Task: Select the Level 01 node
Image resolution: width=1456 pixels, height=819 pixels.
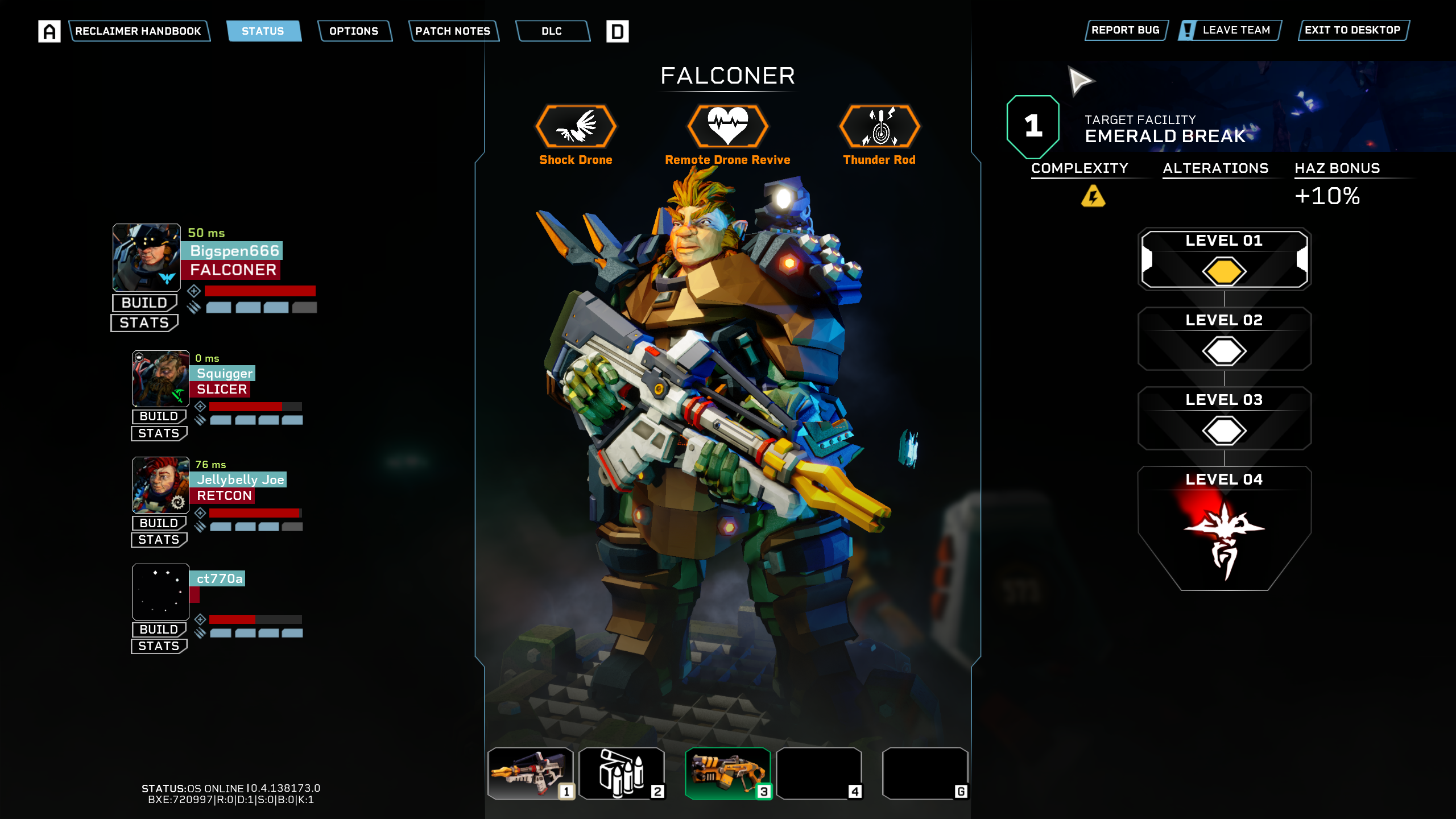Action: [1224, 259]
